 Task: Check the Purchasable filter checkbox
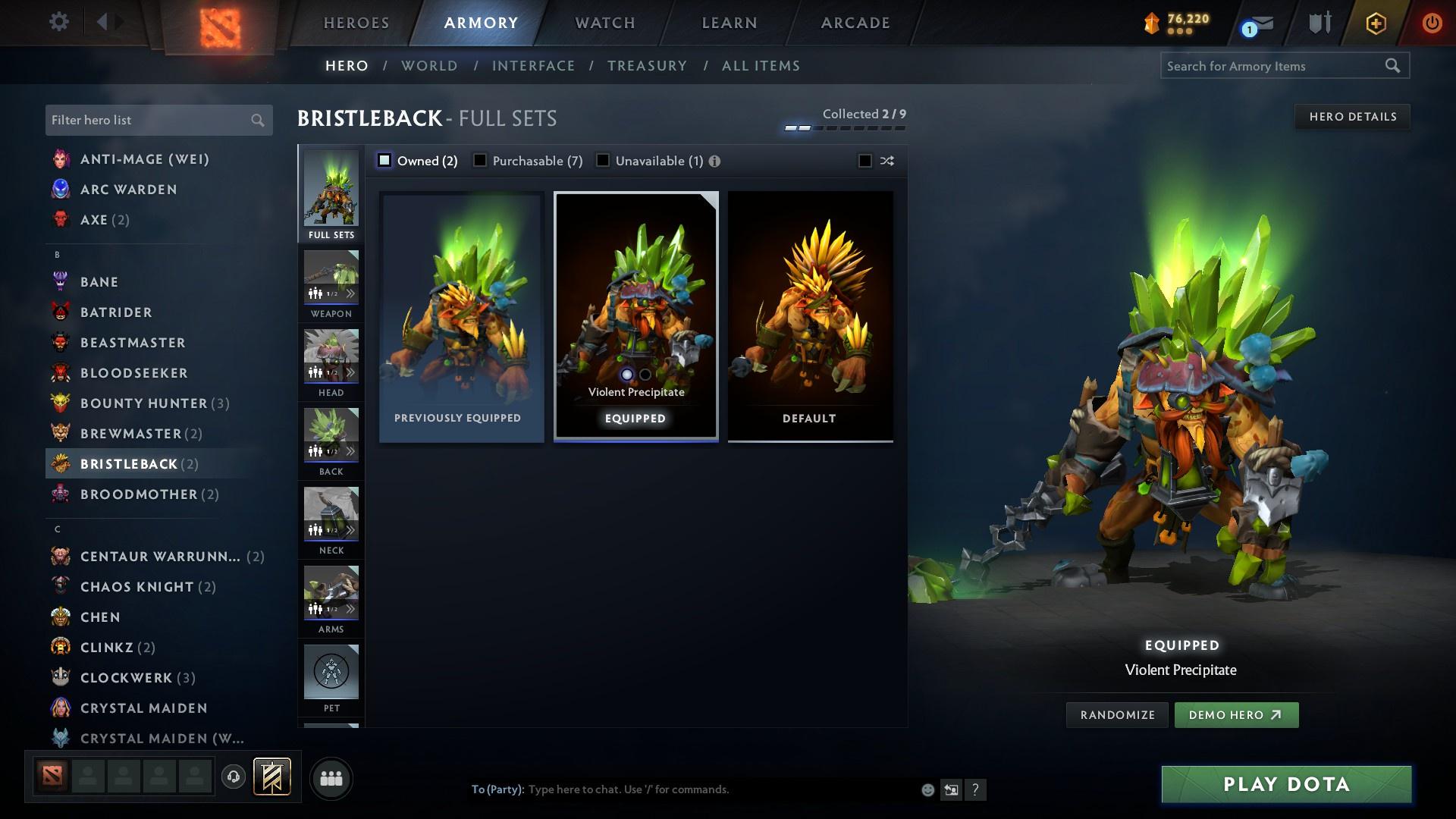[479, 160]
